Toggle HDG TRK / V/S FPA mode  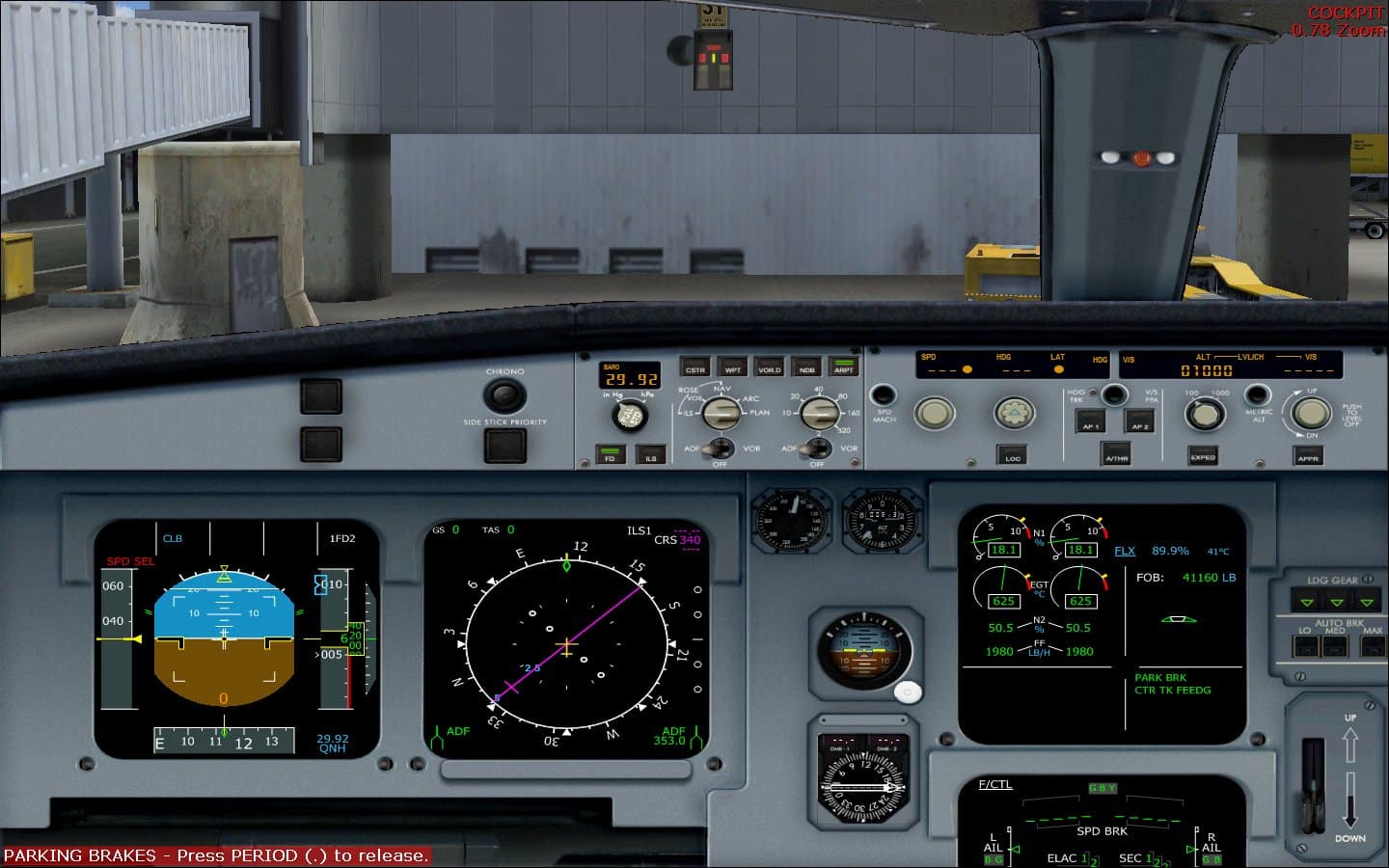(1115, 394)
